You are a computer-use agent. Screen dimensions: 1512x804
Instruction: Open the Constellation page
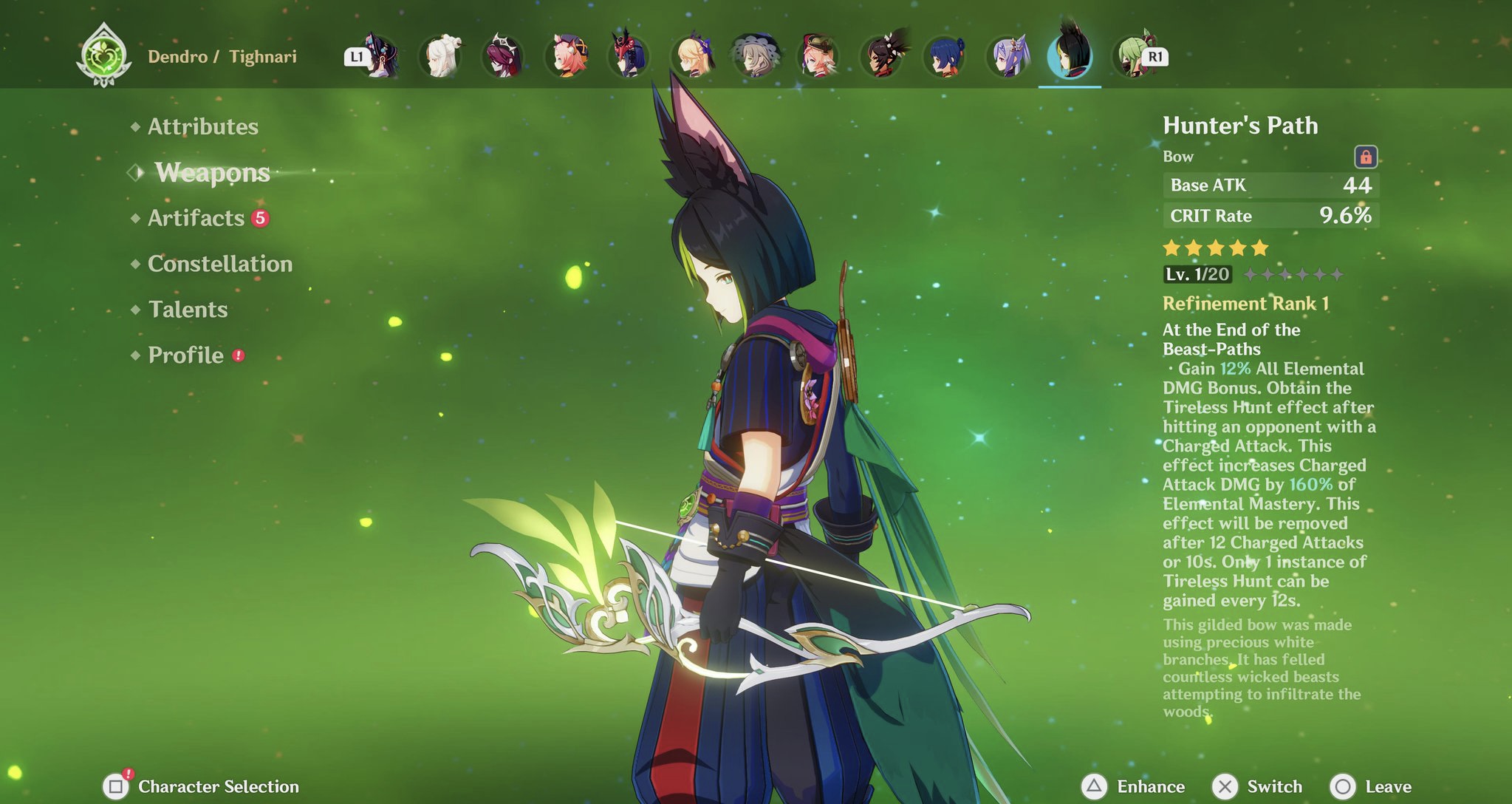[219, 264]
